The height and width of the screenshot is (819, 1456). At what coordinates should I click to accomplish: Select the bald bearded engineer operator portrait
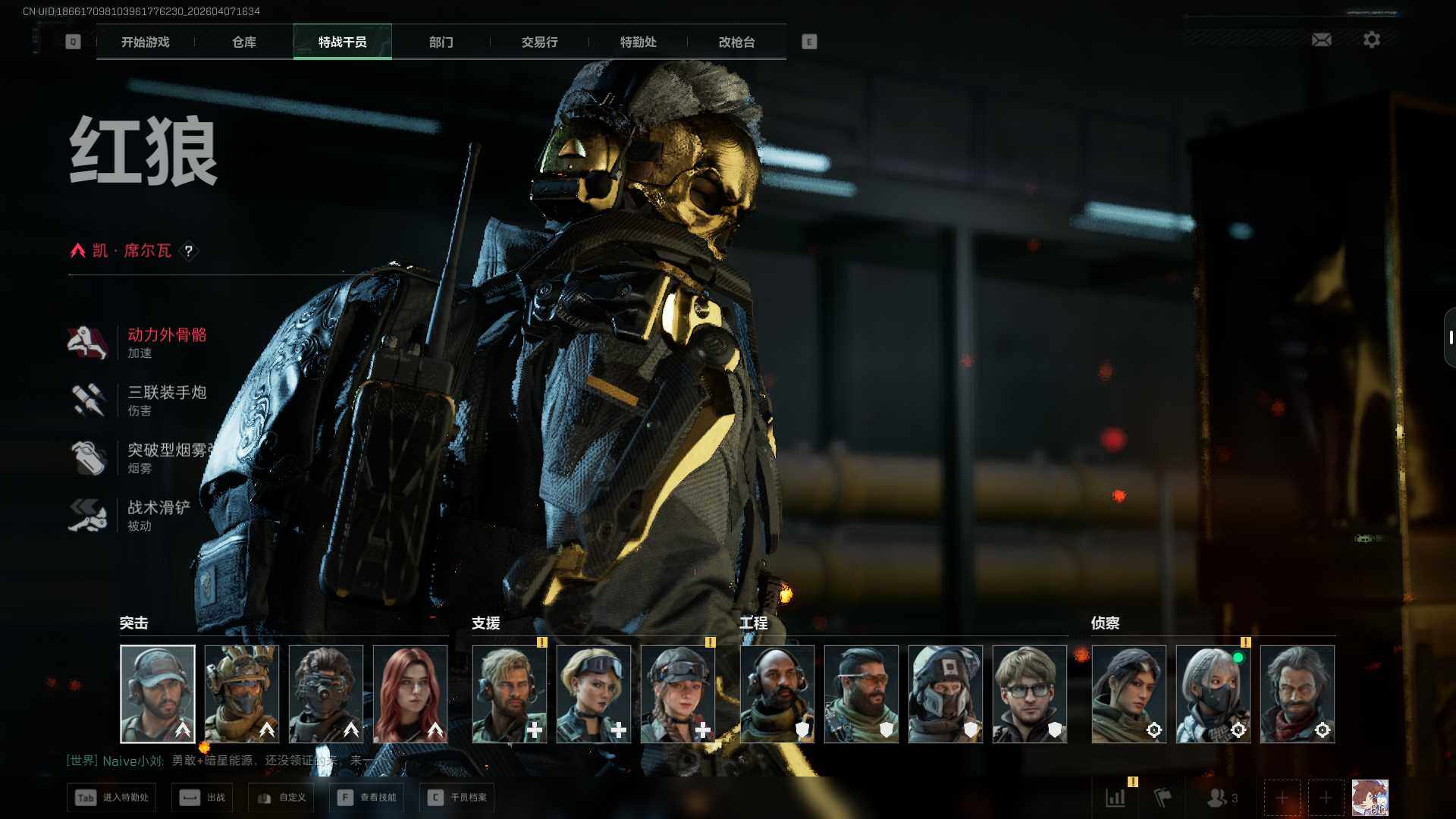click(777, 694)
